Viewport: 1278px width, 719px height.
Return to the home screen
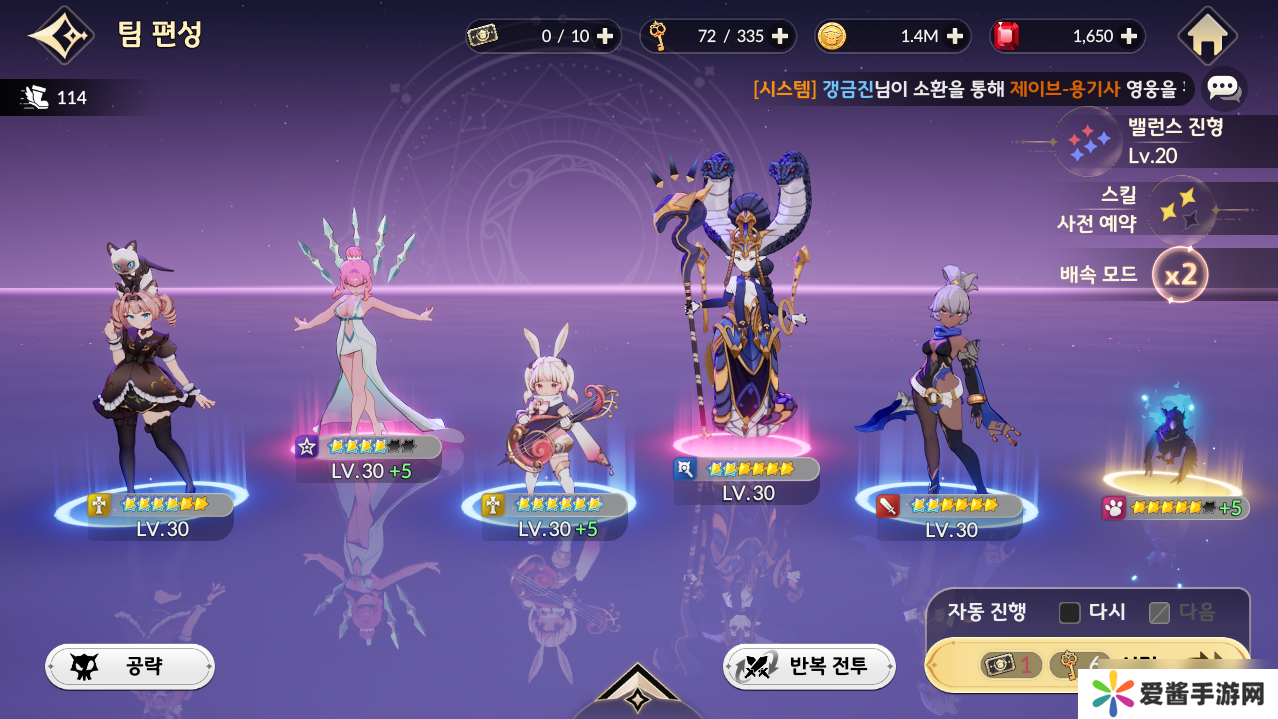(x=1207, y=36)
